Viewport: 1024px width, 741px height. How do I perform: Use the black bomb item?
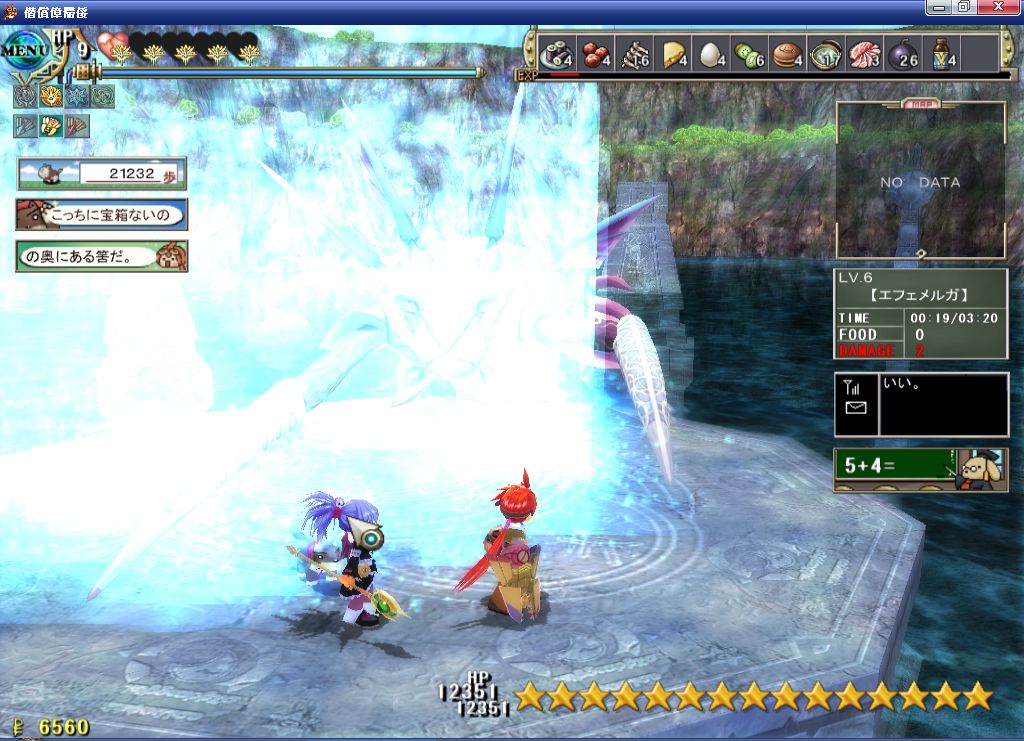click(902, 53)
